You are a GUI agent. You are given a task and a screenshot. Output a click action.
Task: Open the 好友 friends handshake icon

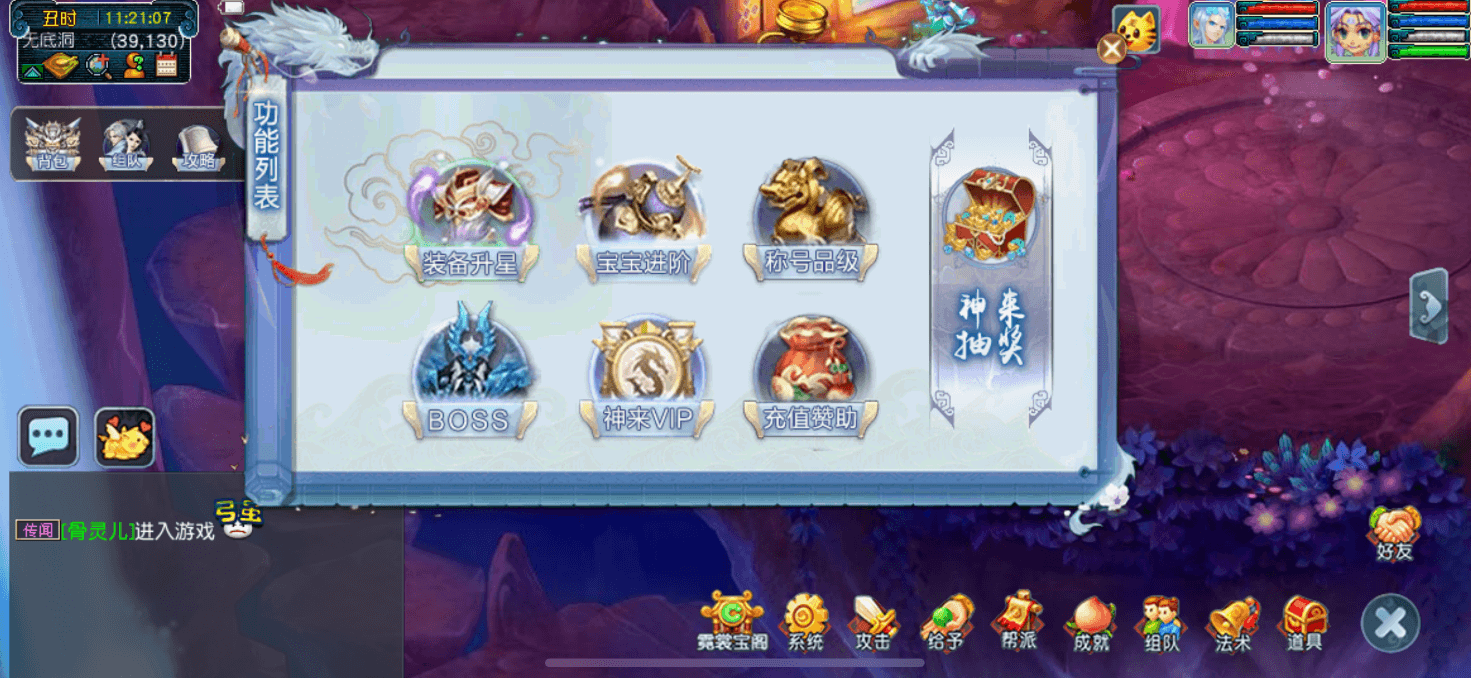1394,532
